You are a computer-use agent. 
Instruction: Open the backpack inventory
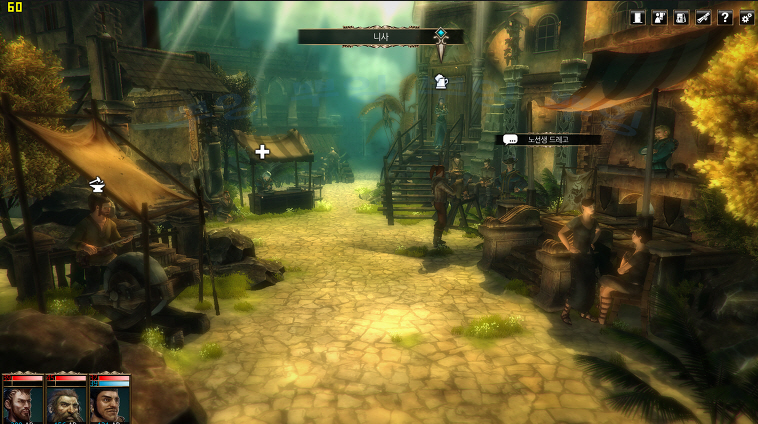coord(681,17)
